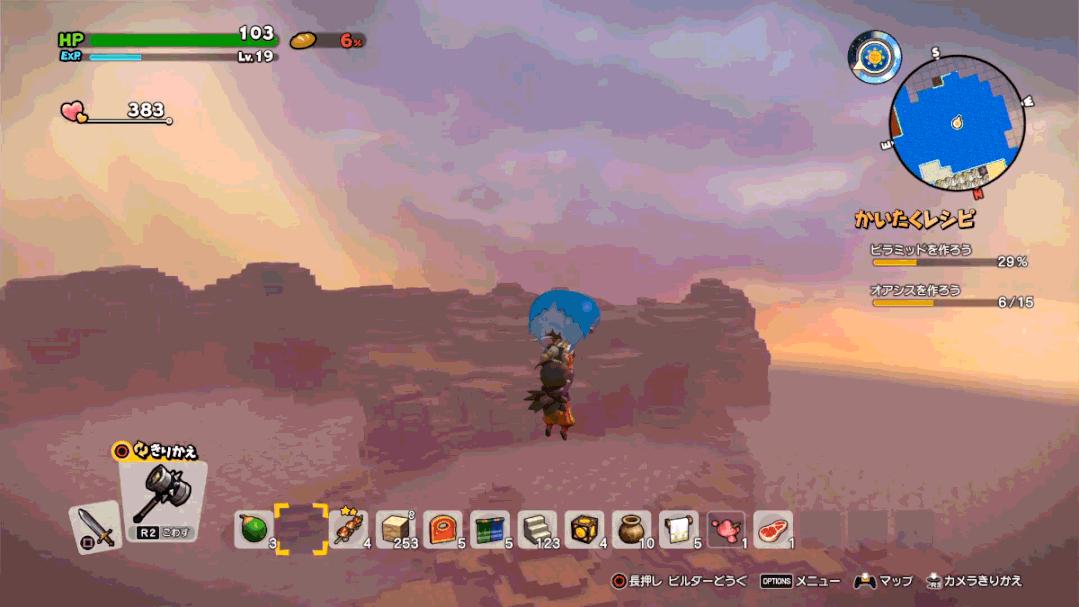The height and width of the screenshot is (607, 1079).
Task: Click the sun time-of-day dial
Action: click(874, 55)
